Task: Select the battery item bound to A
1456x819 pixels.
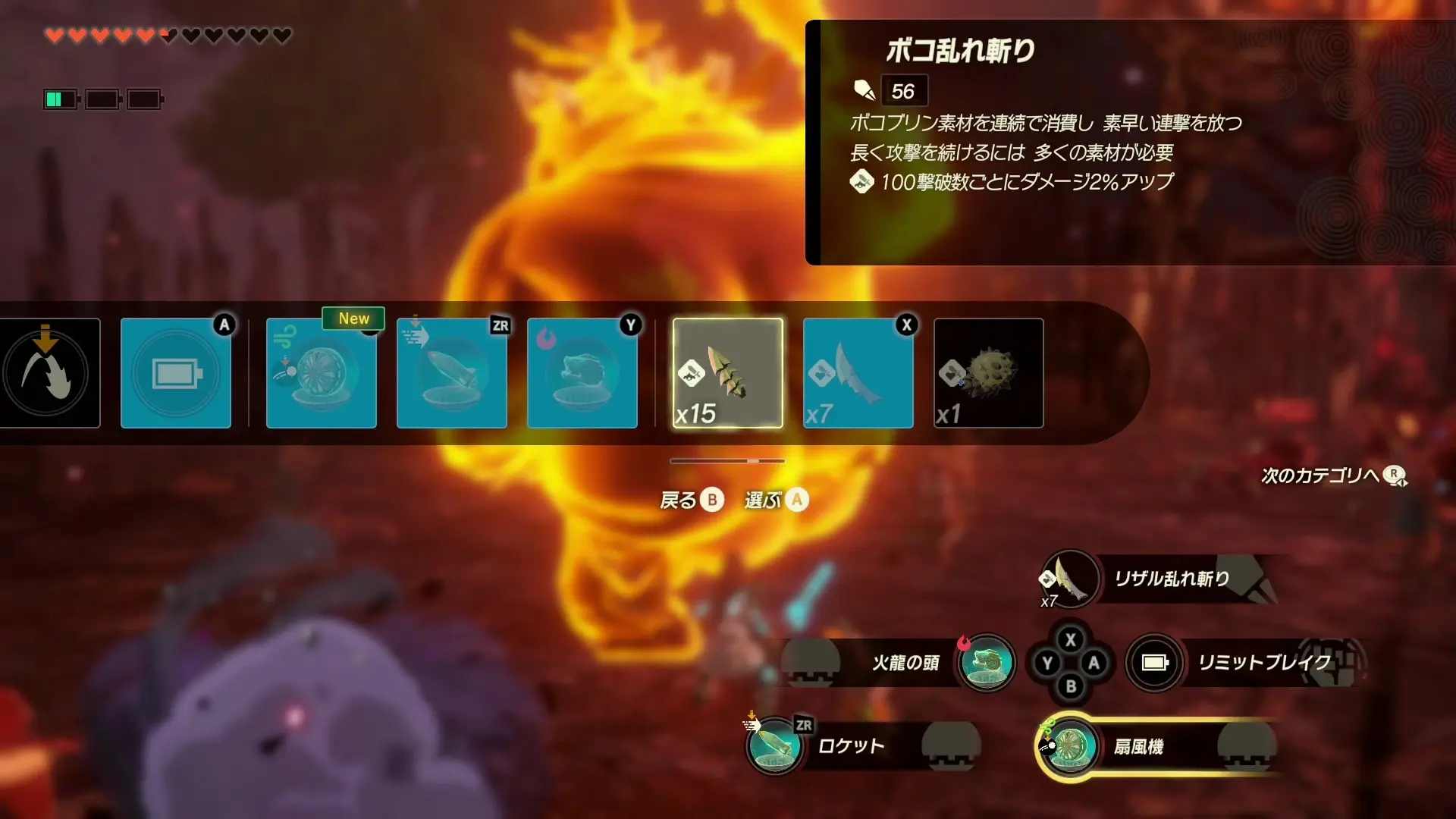Action: (176, 373)
